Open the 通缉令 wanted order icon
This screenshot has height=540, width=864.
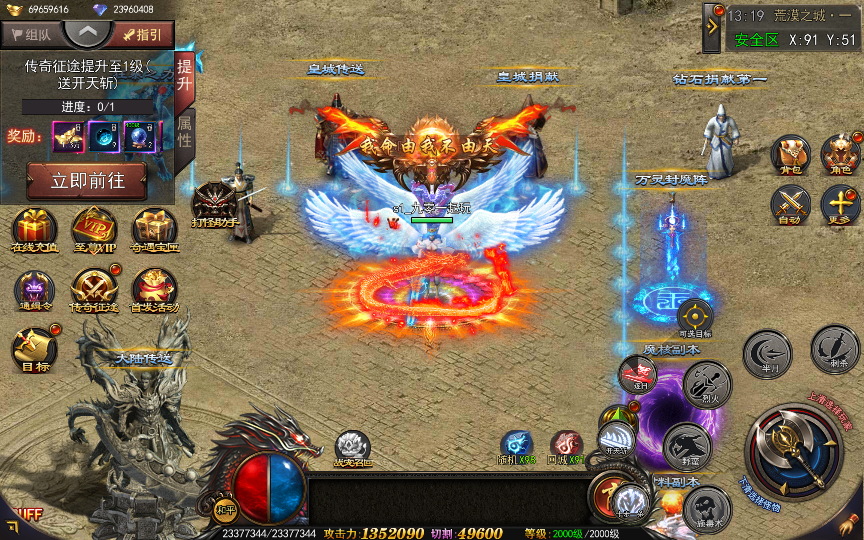tap(35, 289)
